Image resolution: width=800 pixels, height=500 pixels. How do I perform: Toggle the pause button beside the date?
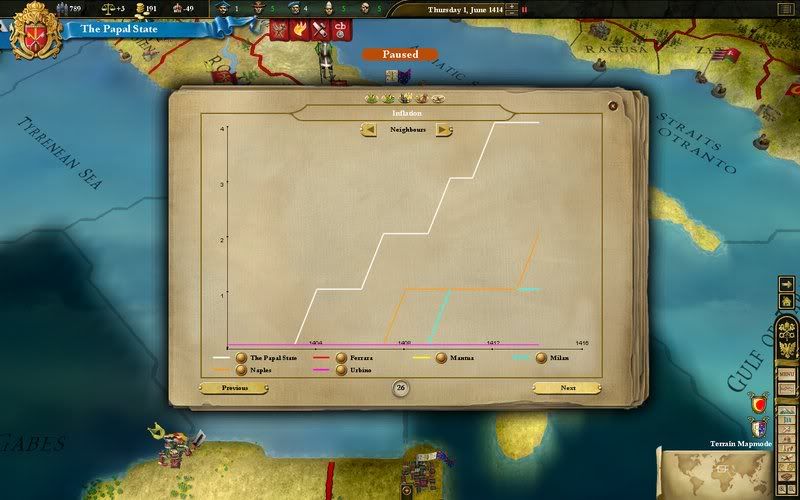point(523,9)
